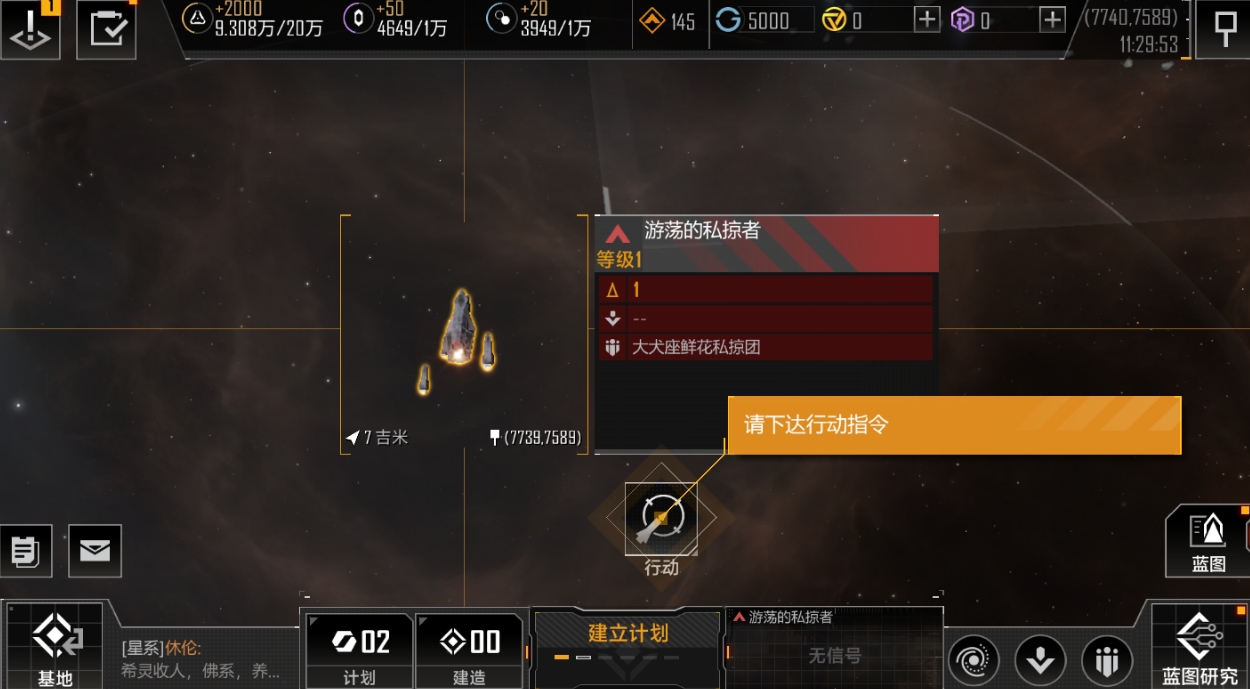The width and height of the screenshot is (1250, 689).
Task: Open the spiral galaxy view button
Action: click(x=973, y=660)
